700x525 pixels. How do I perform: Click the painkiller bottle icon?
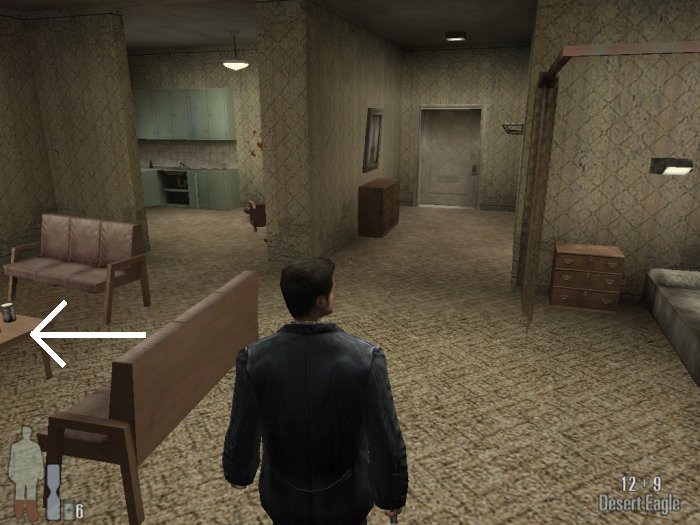pyautogui.click(x=68, y=510)
